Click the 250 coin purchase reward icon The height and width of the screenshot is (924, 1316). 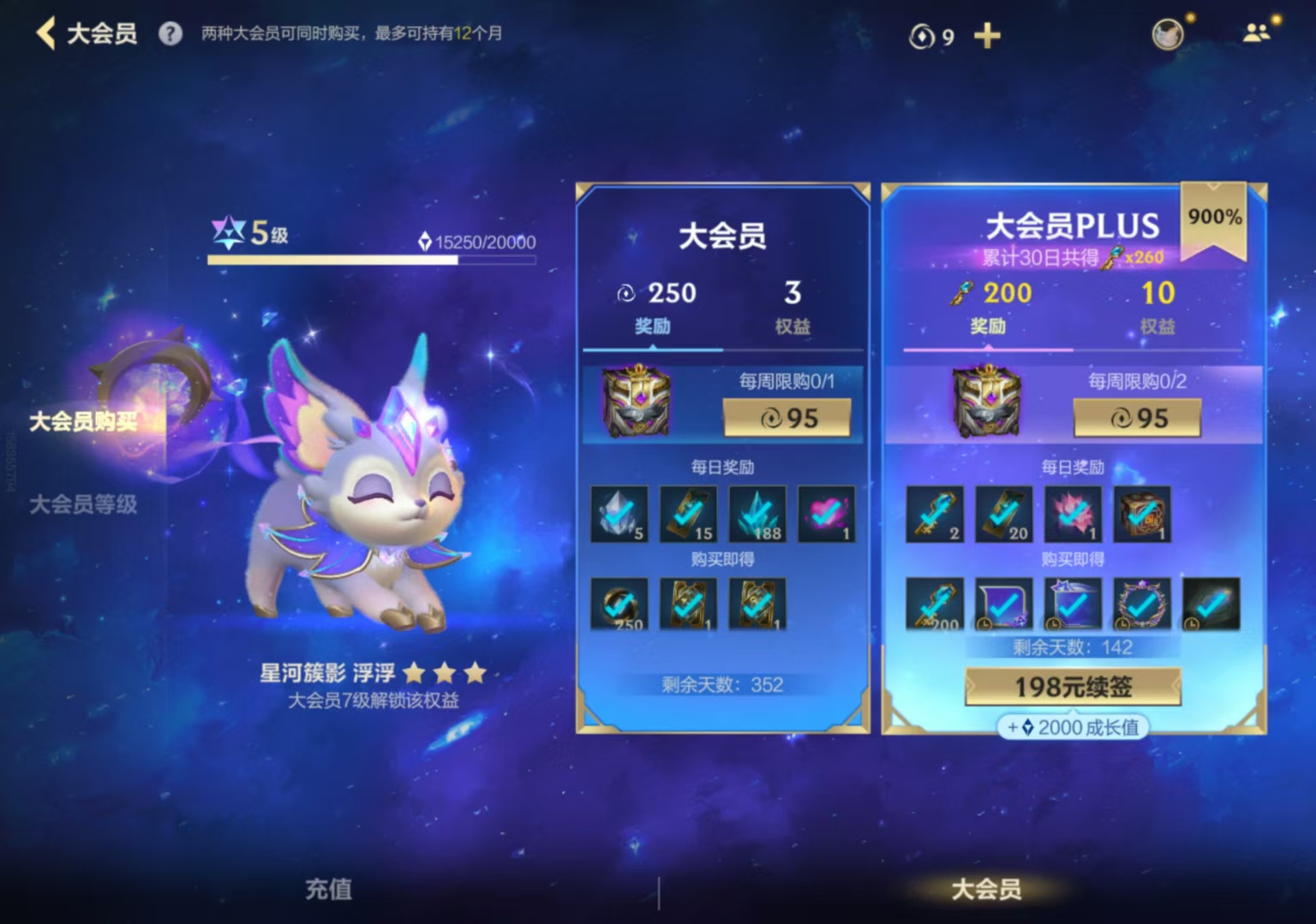tap(619, 604)
